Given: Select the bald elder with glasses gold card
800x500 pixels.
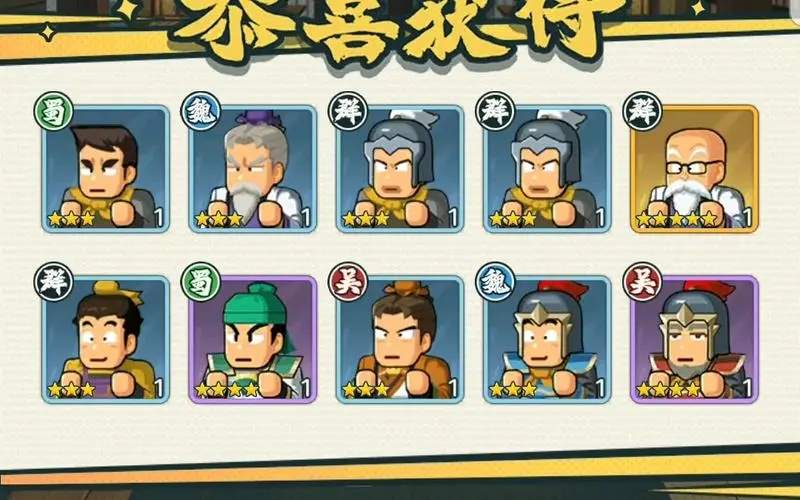Looking at the screenshot, I should click(694, 169).
